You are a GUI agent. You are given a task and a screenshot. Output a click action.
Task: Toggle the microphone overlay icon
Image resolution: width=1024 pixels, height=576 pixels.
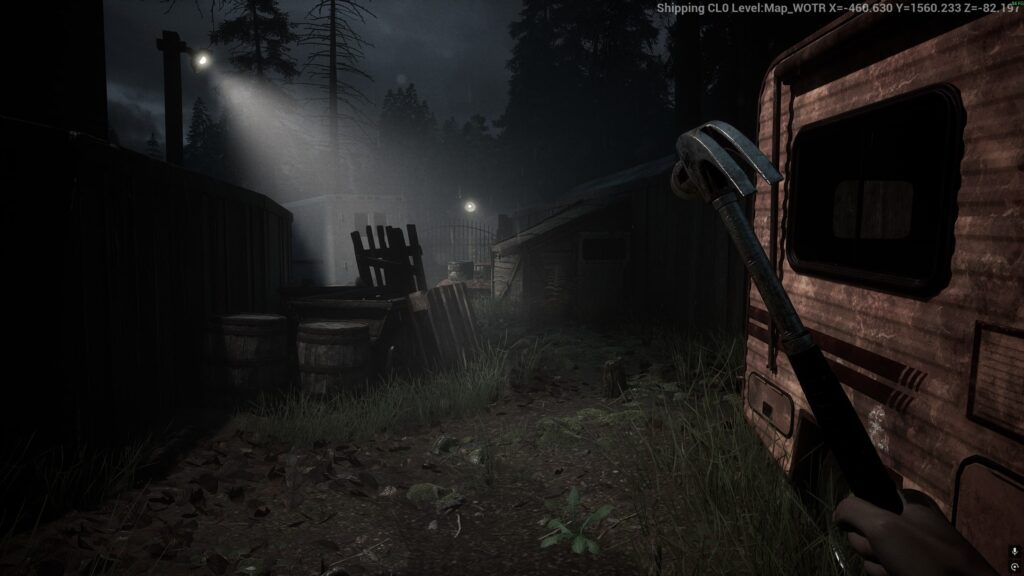(1014, 551)
